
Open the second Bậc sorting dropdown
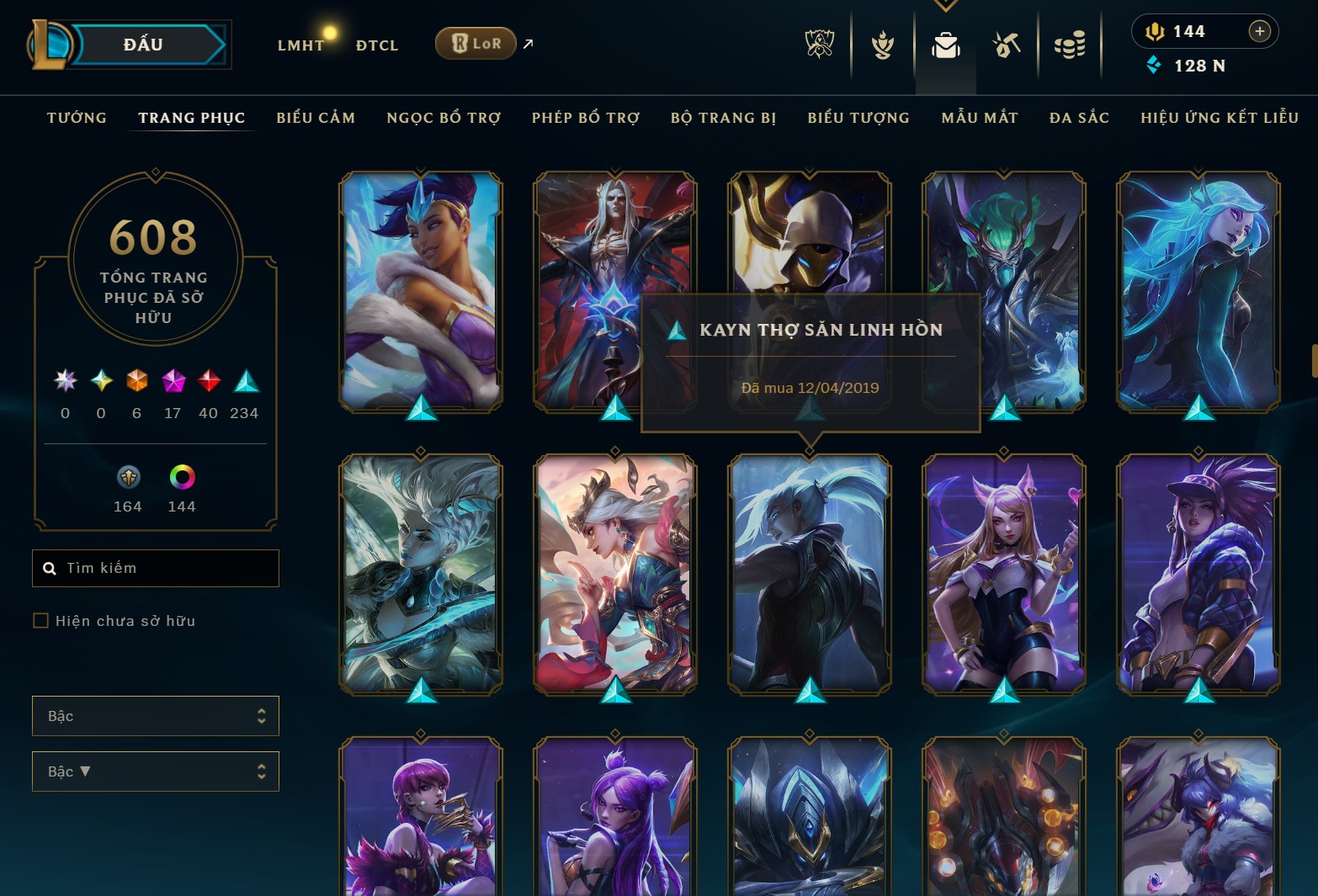point(156,771)
